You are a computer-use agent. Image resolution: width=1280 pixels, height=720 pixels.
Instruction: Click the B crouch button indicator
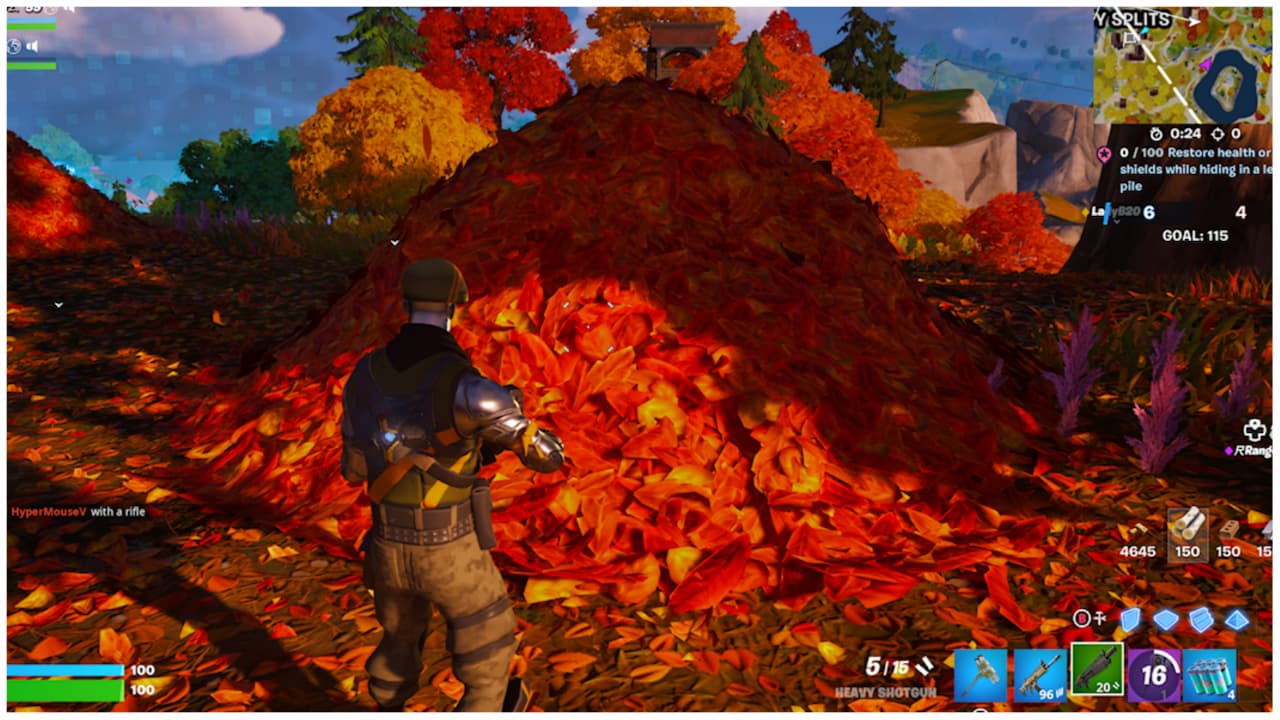pos(1082,618)
